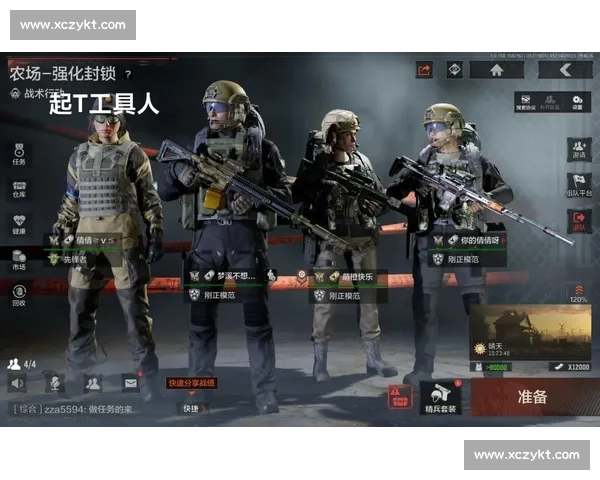The height and width of the screenshot is (480, 600).
Task: Open the 组队平台 team platform button
Action: pos(579,185)
